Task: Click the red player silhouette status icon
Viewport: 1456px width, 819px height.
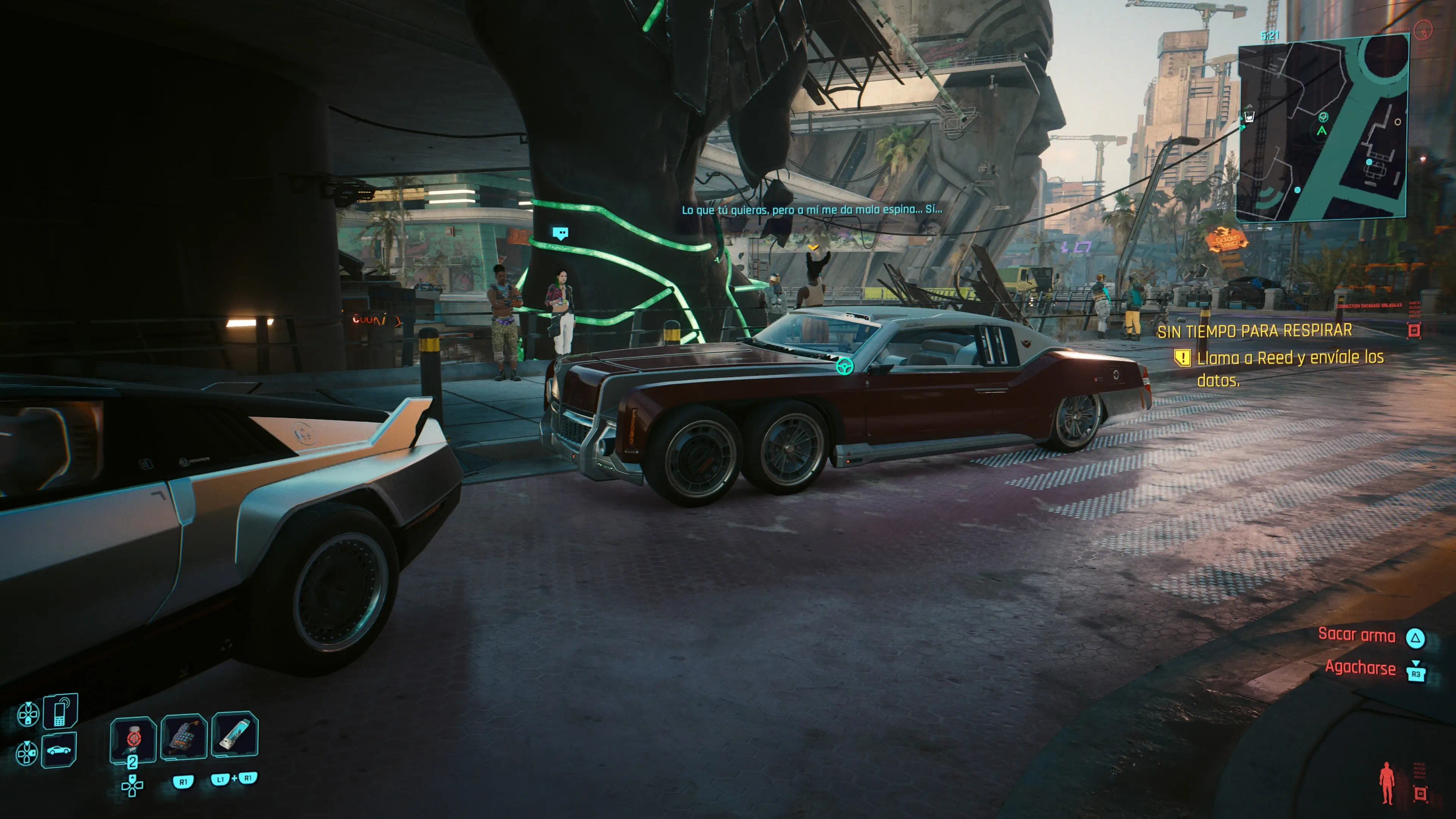Action: [x=1387, y=782]
